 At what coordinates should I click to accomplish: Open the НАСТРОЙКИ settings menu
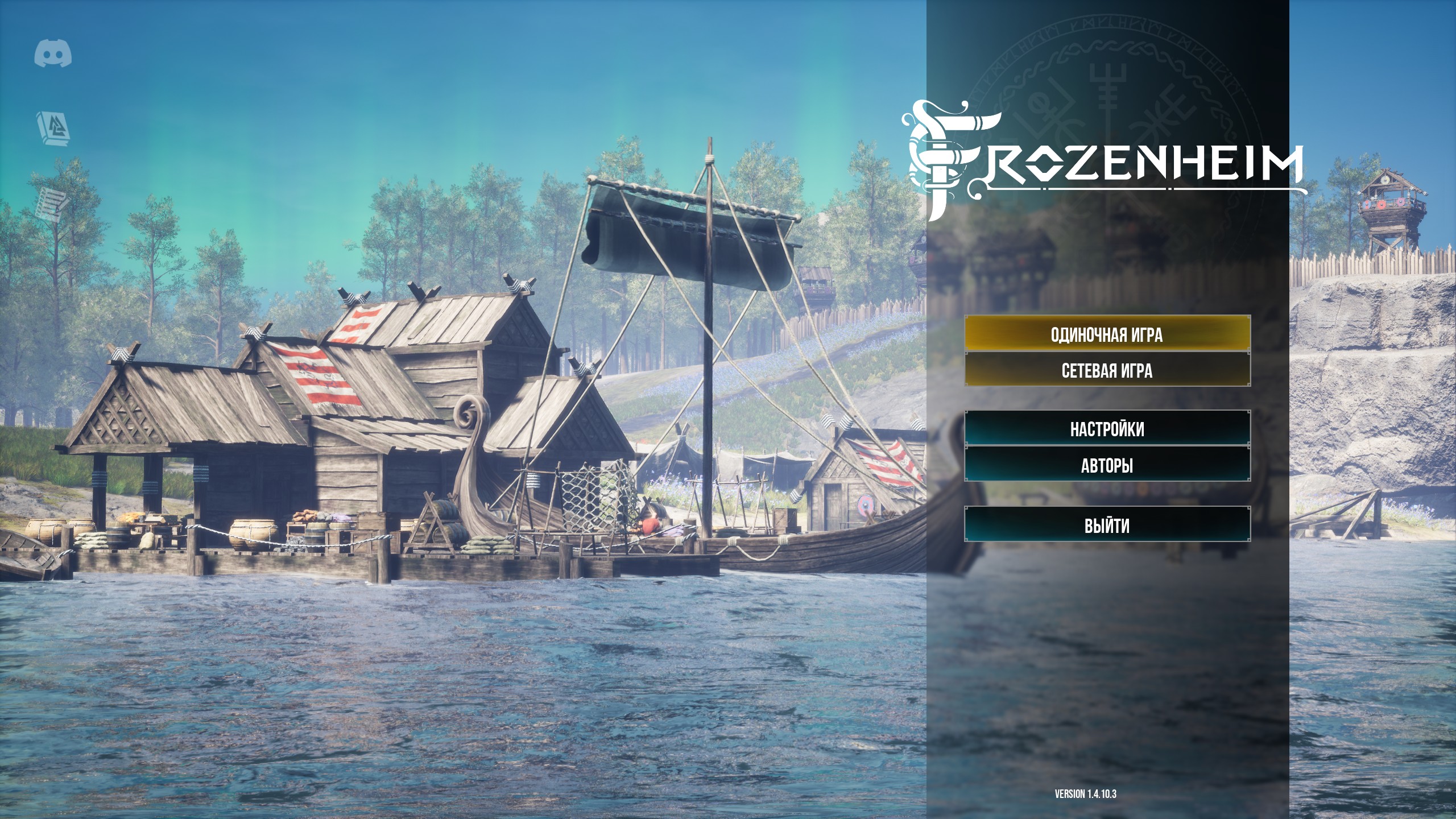pos(1107,429)
